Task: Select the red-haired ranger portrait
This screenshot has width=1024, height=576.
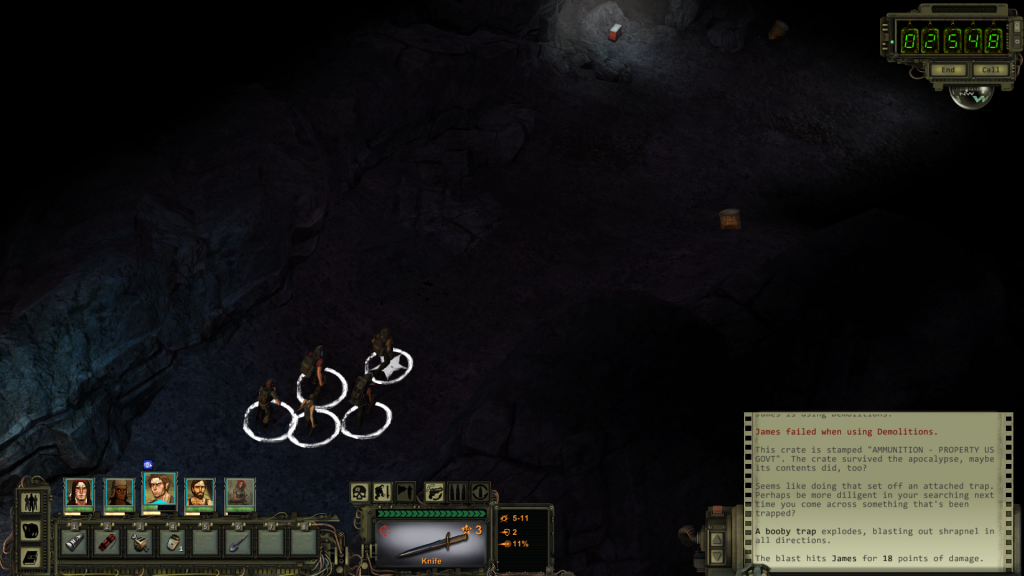Action: pos(239,493)
